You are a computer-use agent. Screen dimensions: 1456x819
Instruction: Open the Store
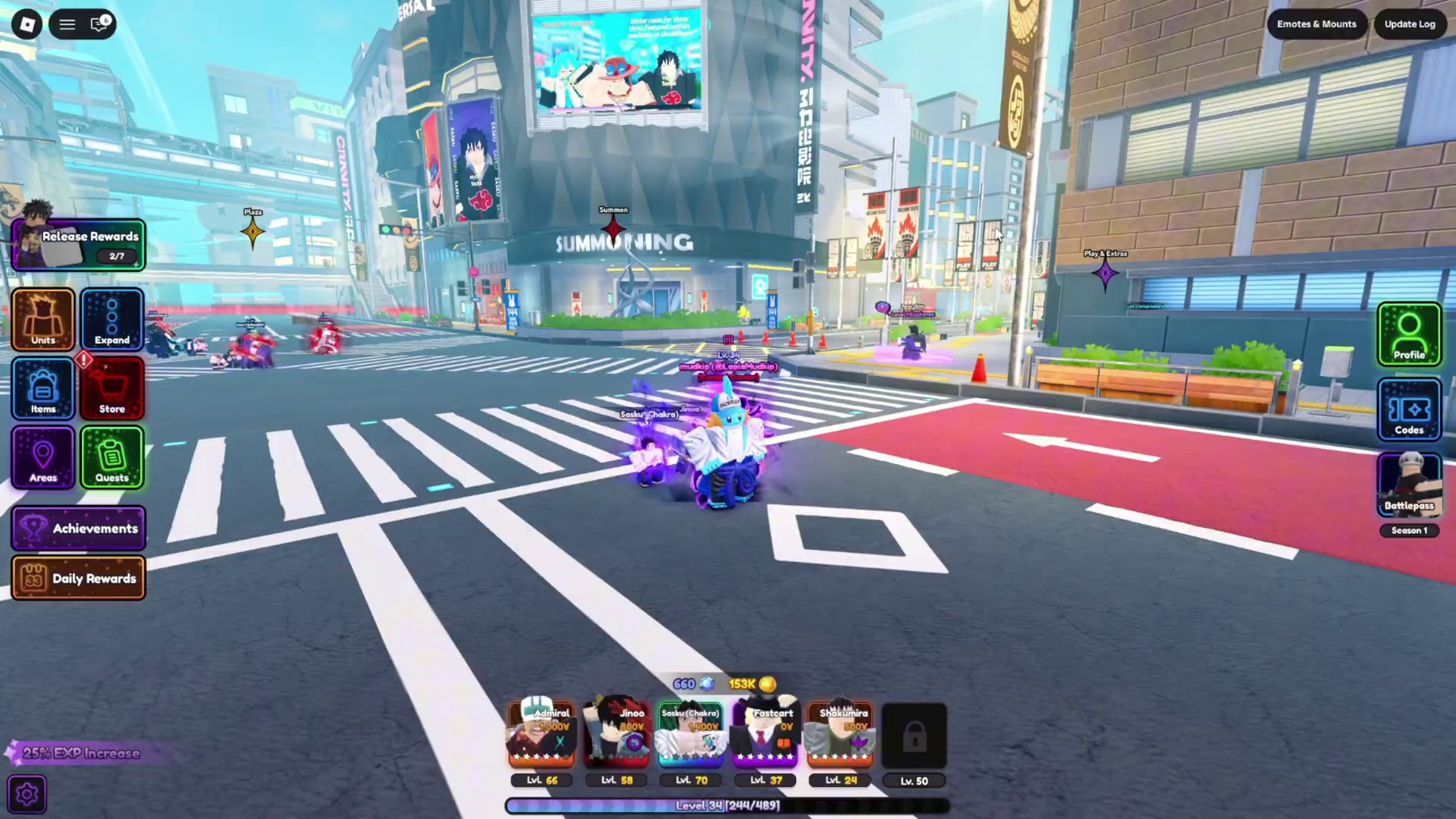tap(112, 389)
